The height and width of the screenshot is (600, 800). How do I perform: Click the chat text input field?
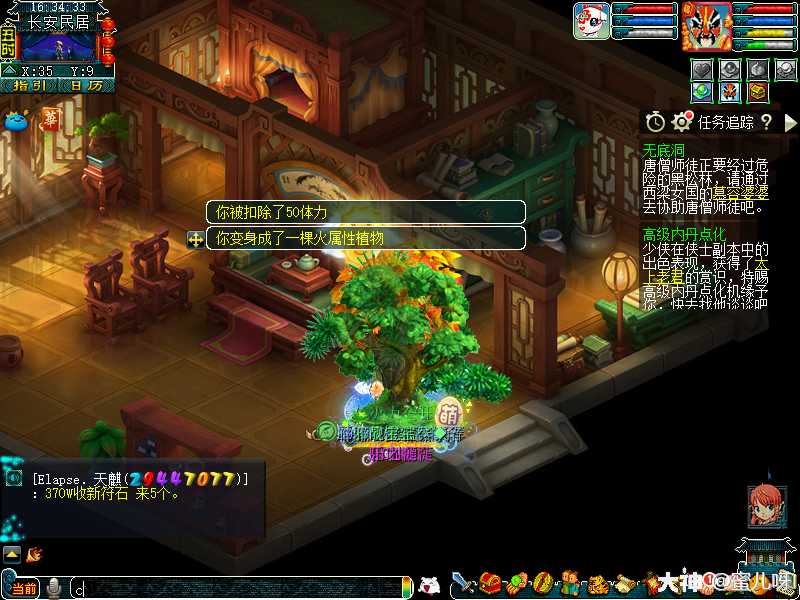click(240, 587)
